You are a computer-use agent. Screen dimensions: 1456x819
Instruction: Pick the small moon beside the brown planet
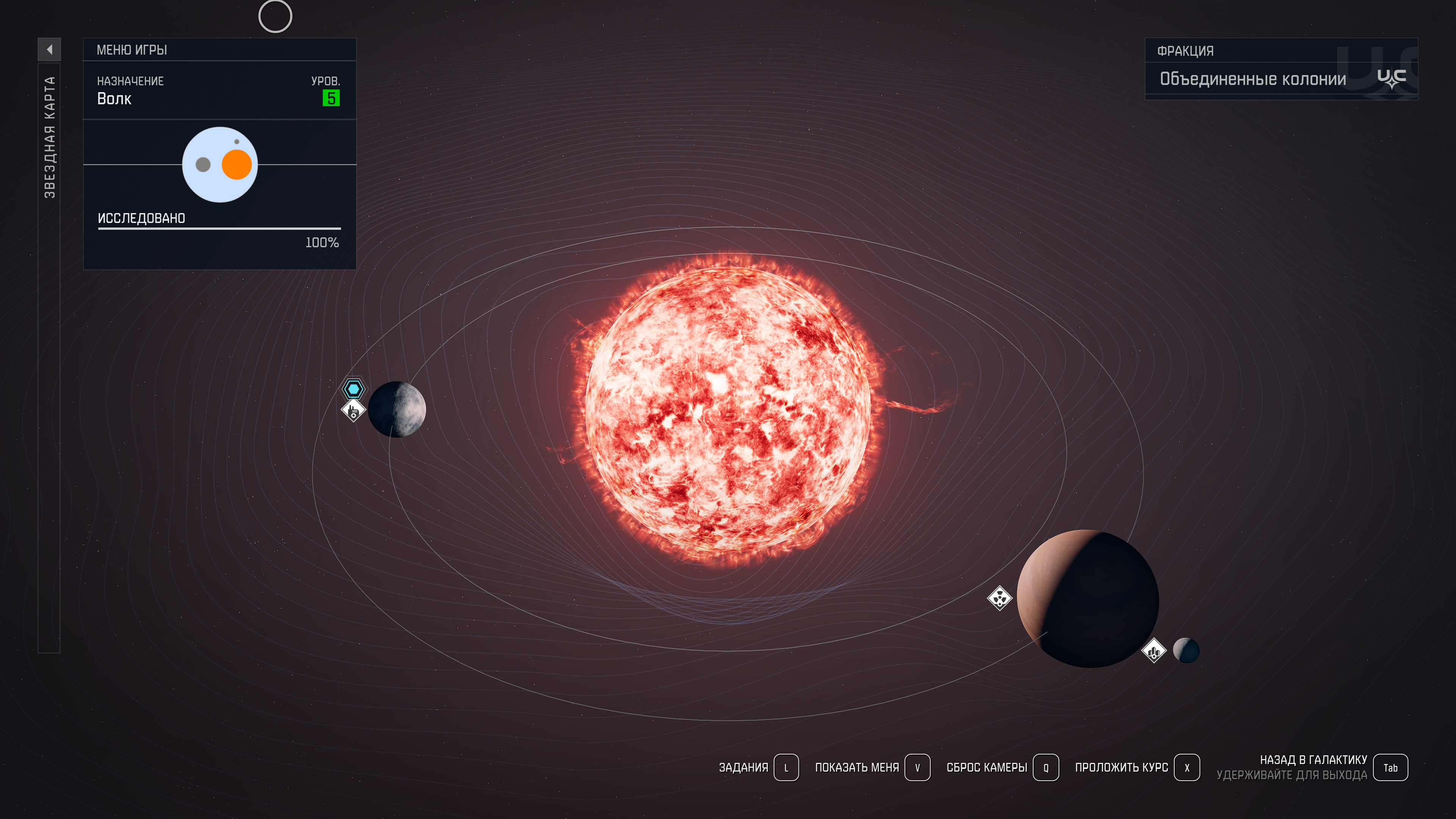(x=1186, y=650)
